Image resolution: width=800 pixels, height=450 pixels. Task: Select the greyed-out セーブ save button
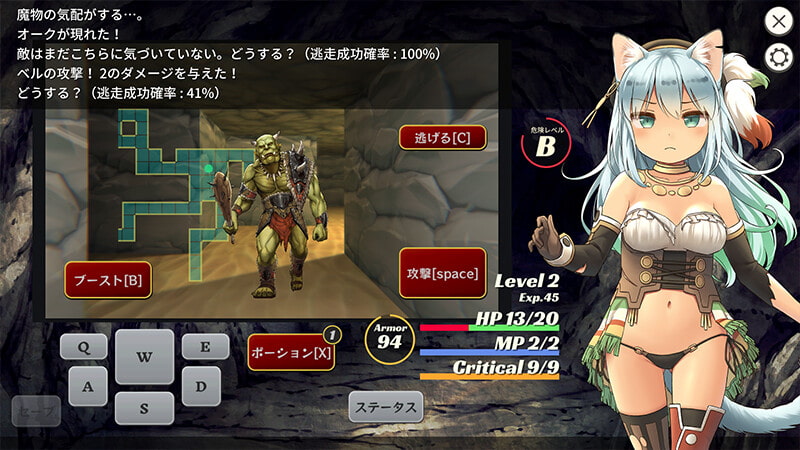tap(36, 410)
